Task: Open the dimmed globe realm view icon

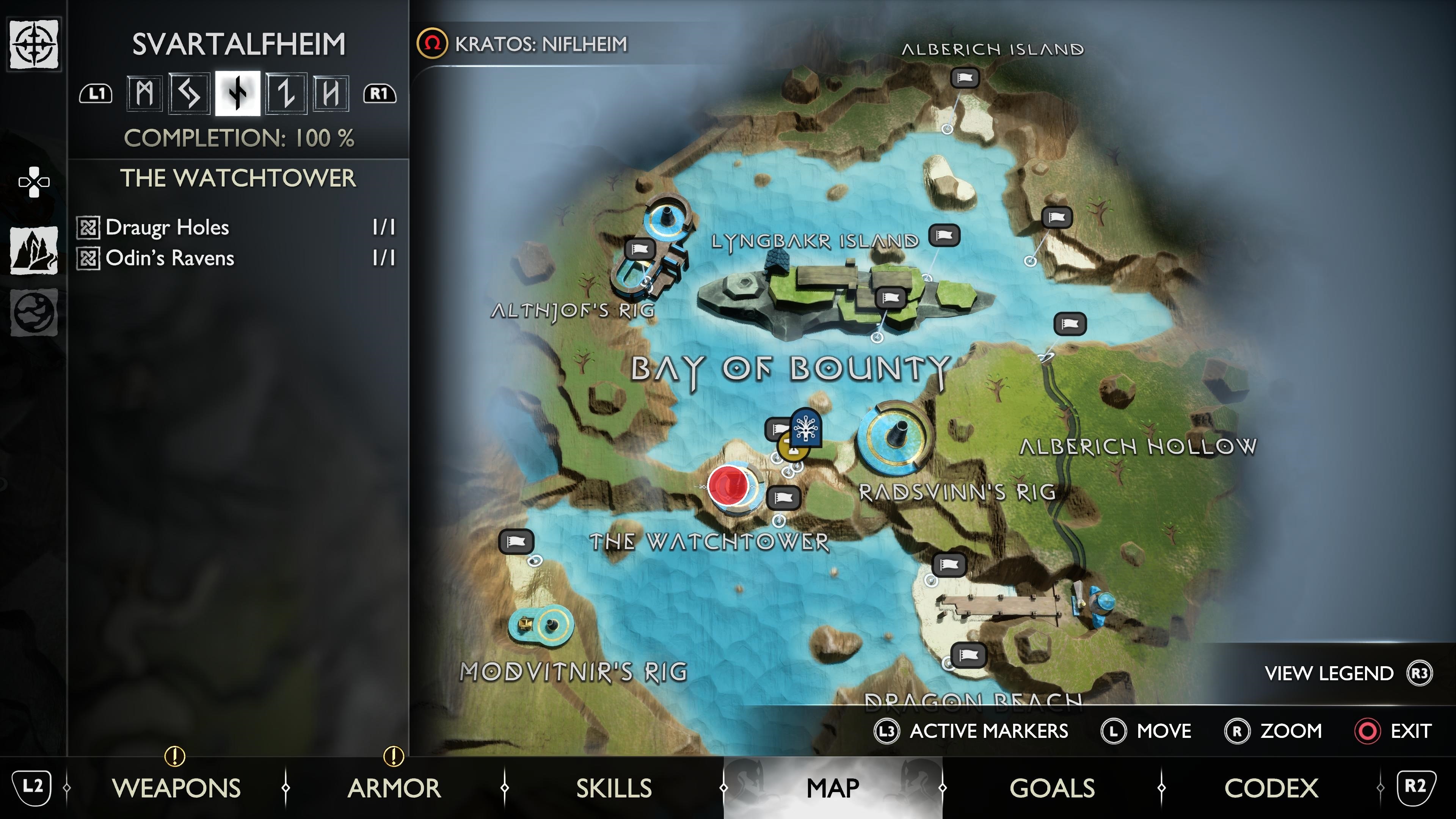Action: tap(34, 312)
